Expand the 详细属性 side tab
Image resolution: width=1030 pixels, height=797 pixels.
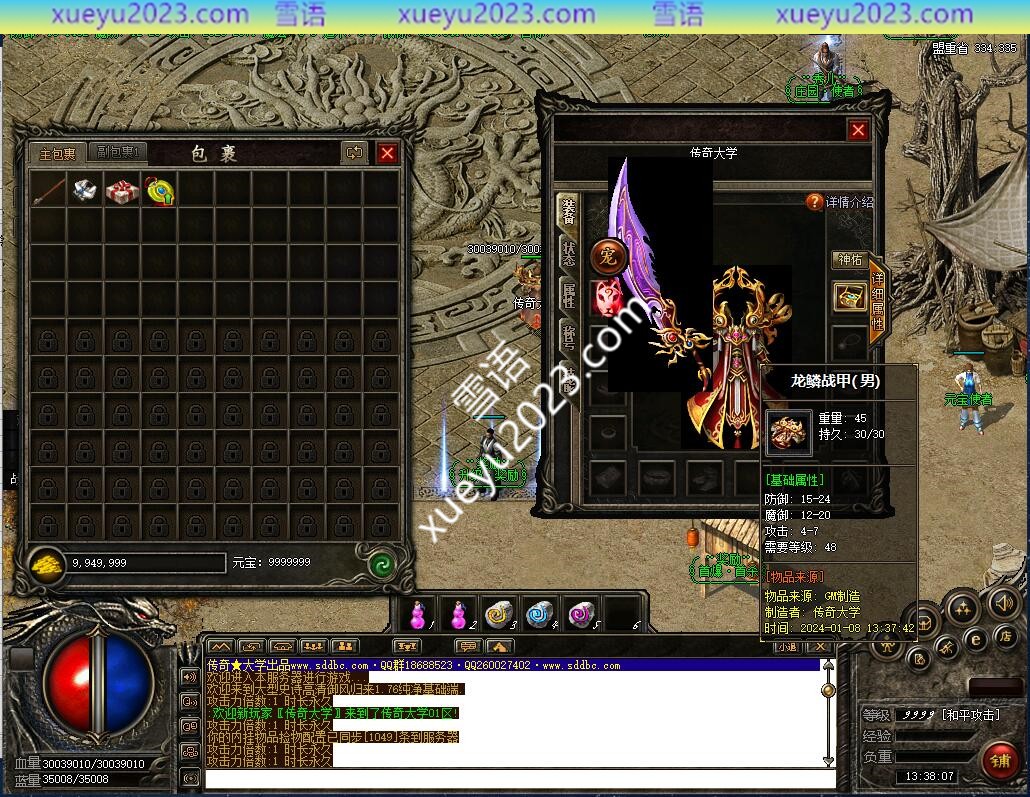[877, 300]
